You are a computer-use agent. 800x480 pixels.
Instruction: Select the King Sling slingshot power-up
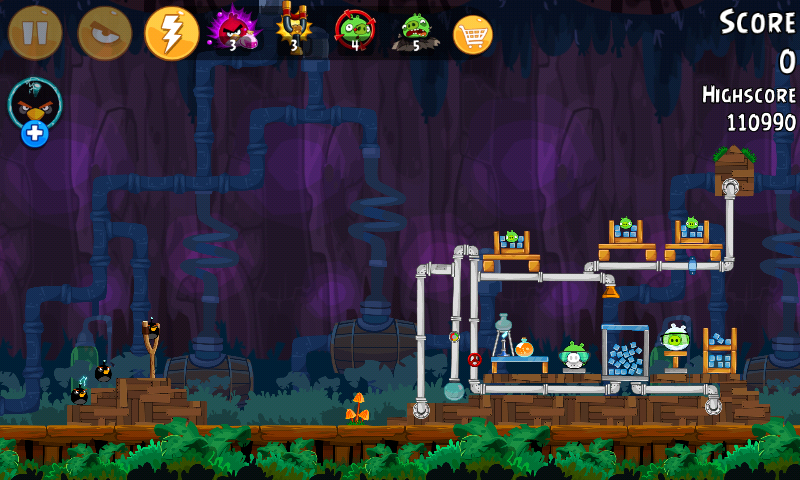[x=294, y=32]
